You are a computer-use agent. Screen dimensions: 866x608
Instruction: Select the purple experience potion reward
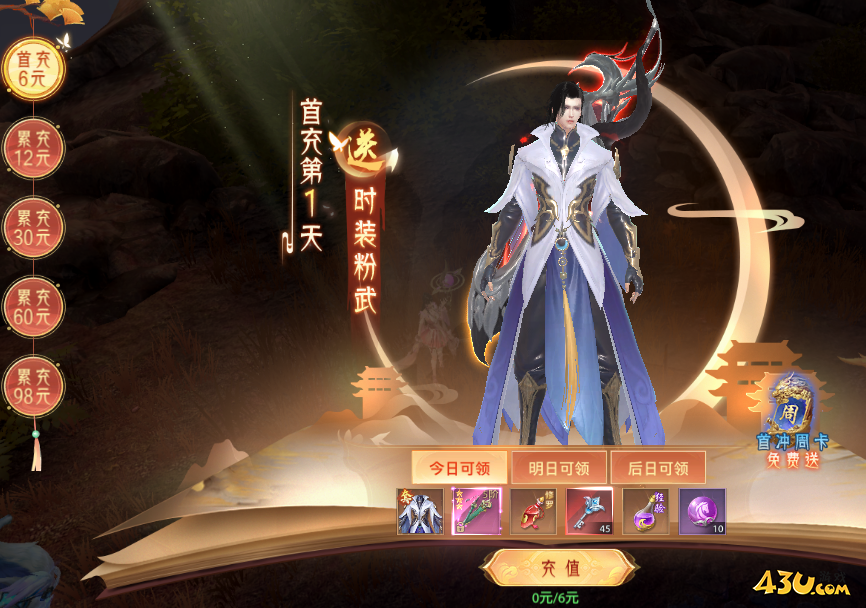click(x=645, y=512)
